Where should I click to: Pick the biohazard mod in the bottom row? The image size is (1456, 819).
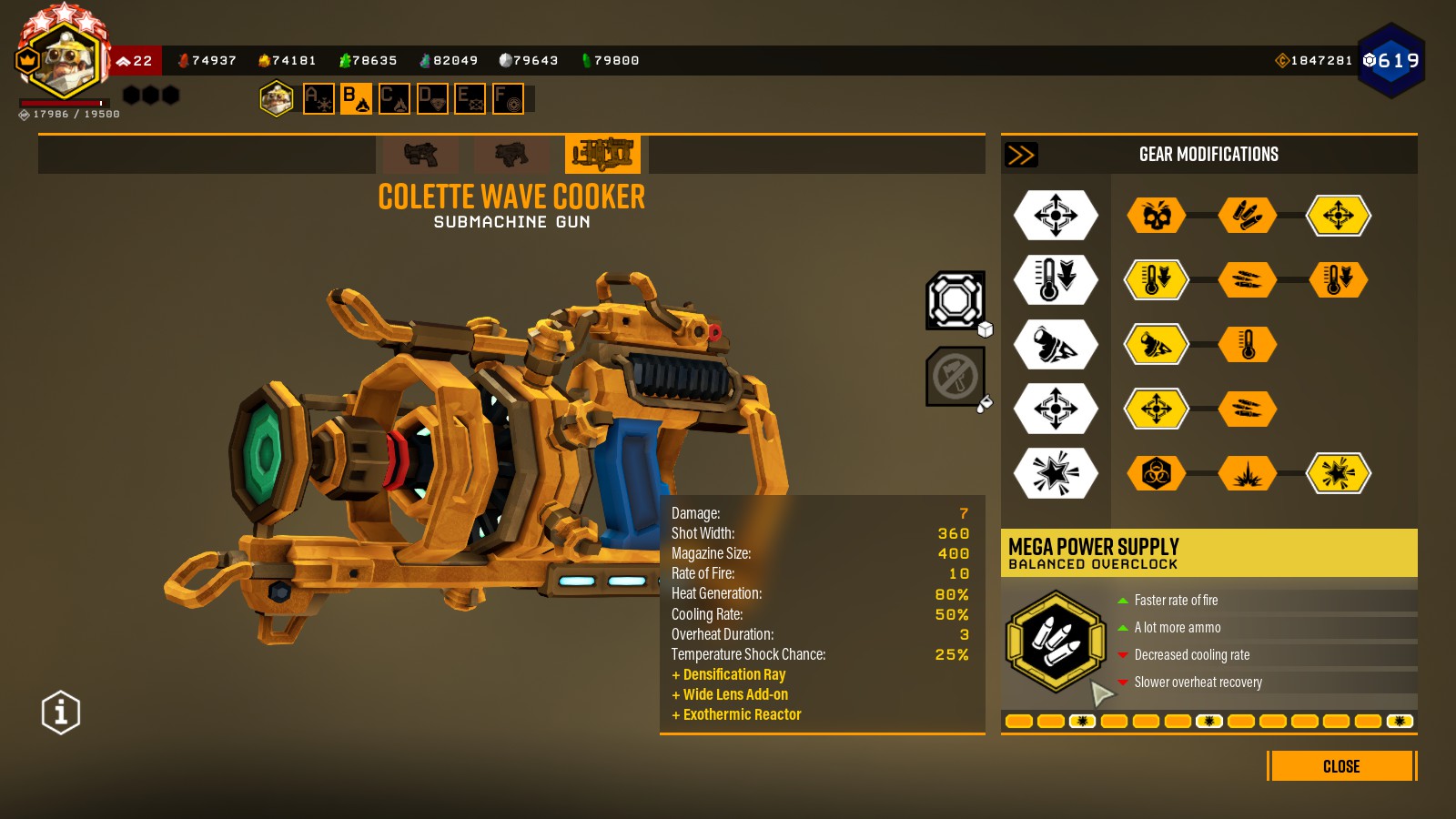click(x=1156, y=473)
